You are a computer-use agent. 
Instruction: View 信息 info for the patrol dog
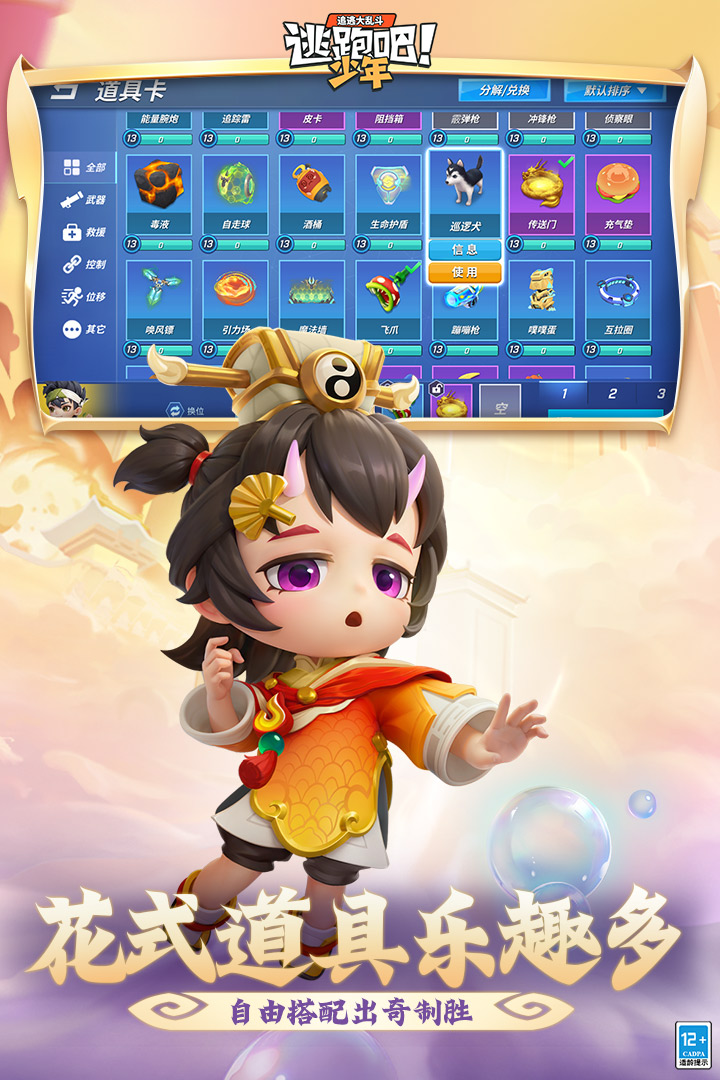point(465,250)
